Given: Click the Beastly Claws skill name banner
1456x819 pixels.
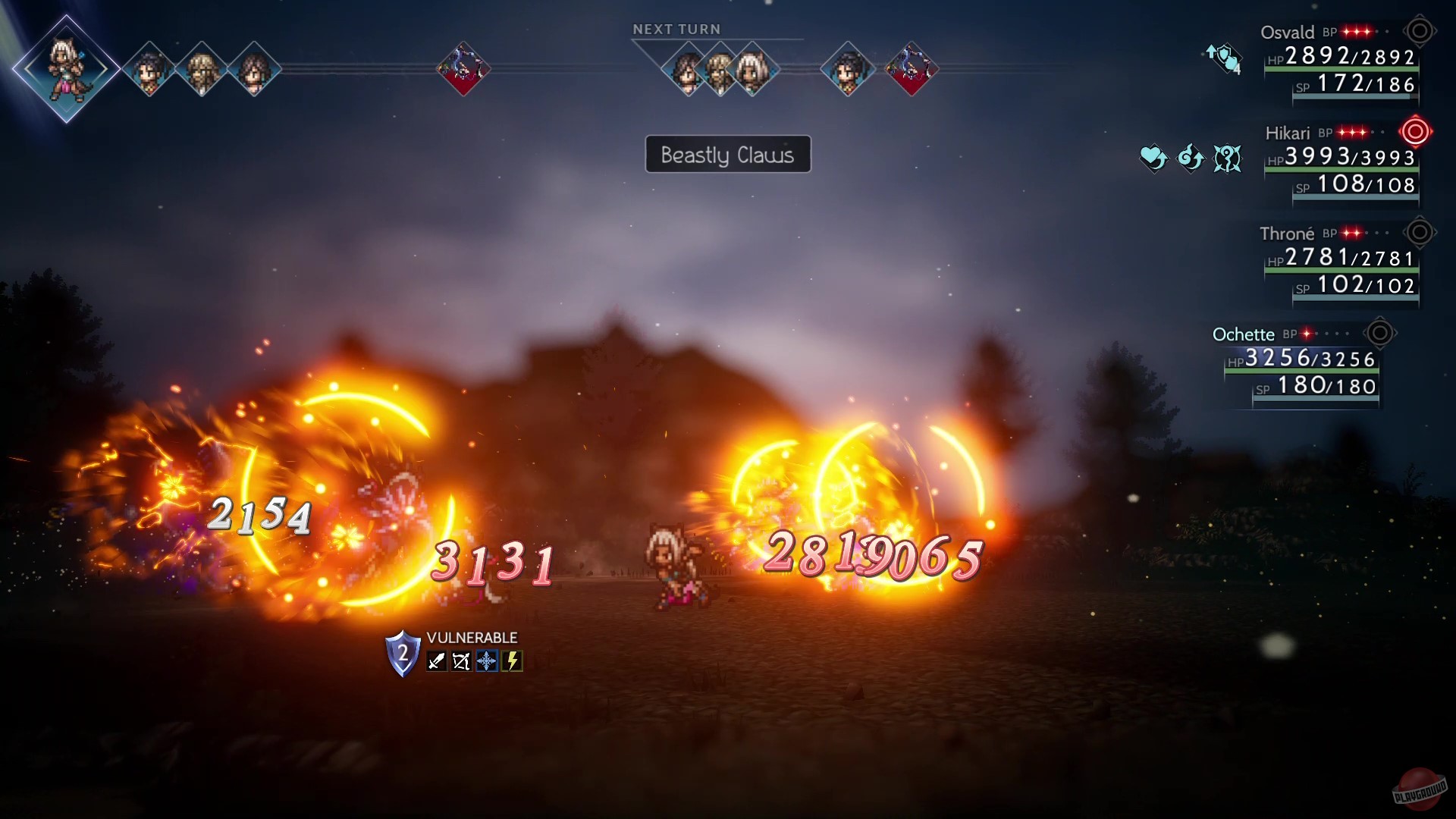Looking at the screenshot, I should click(727, 154).
